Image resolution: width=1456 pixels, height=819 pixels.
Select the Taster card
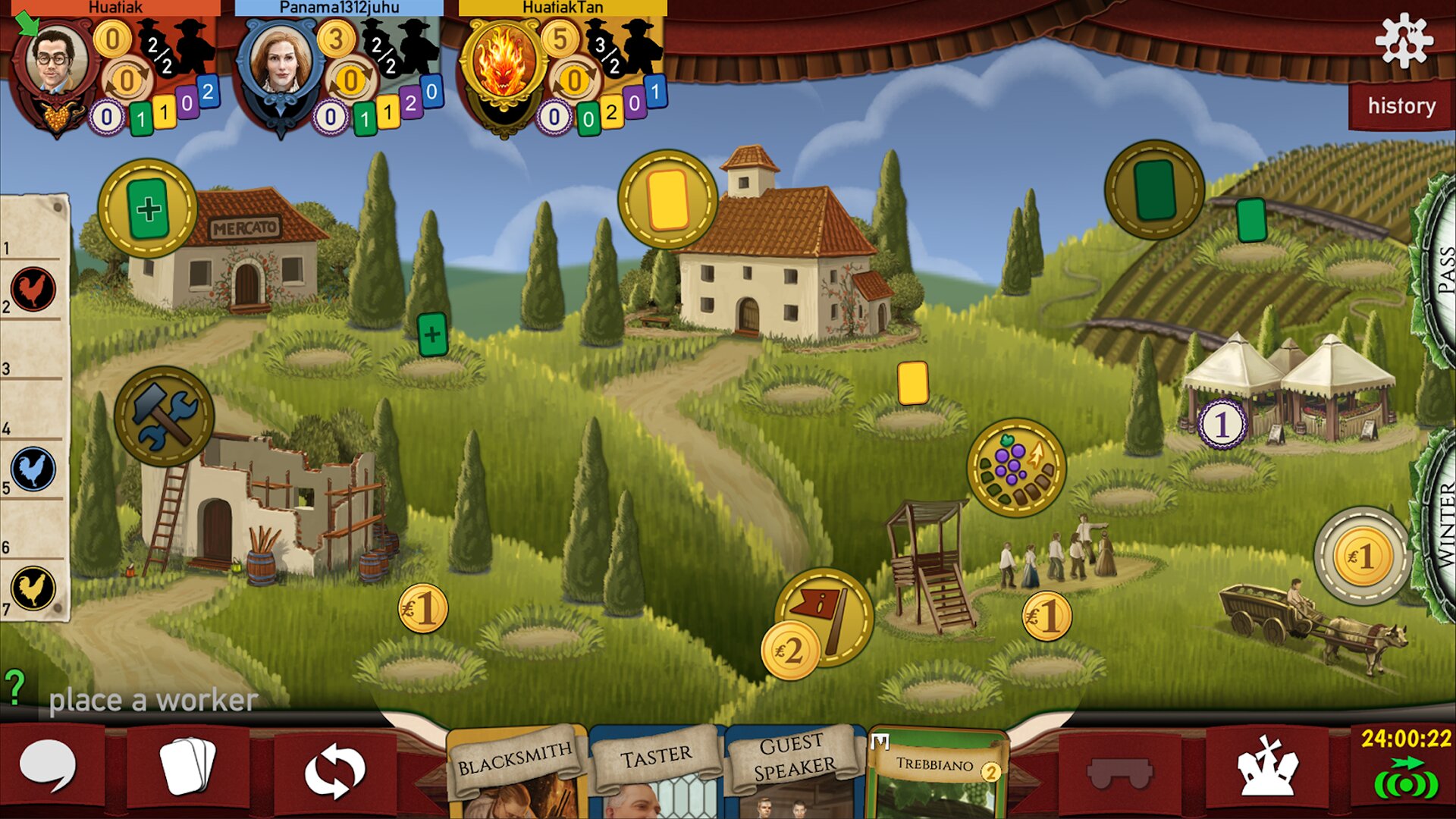click(657, 770)
